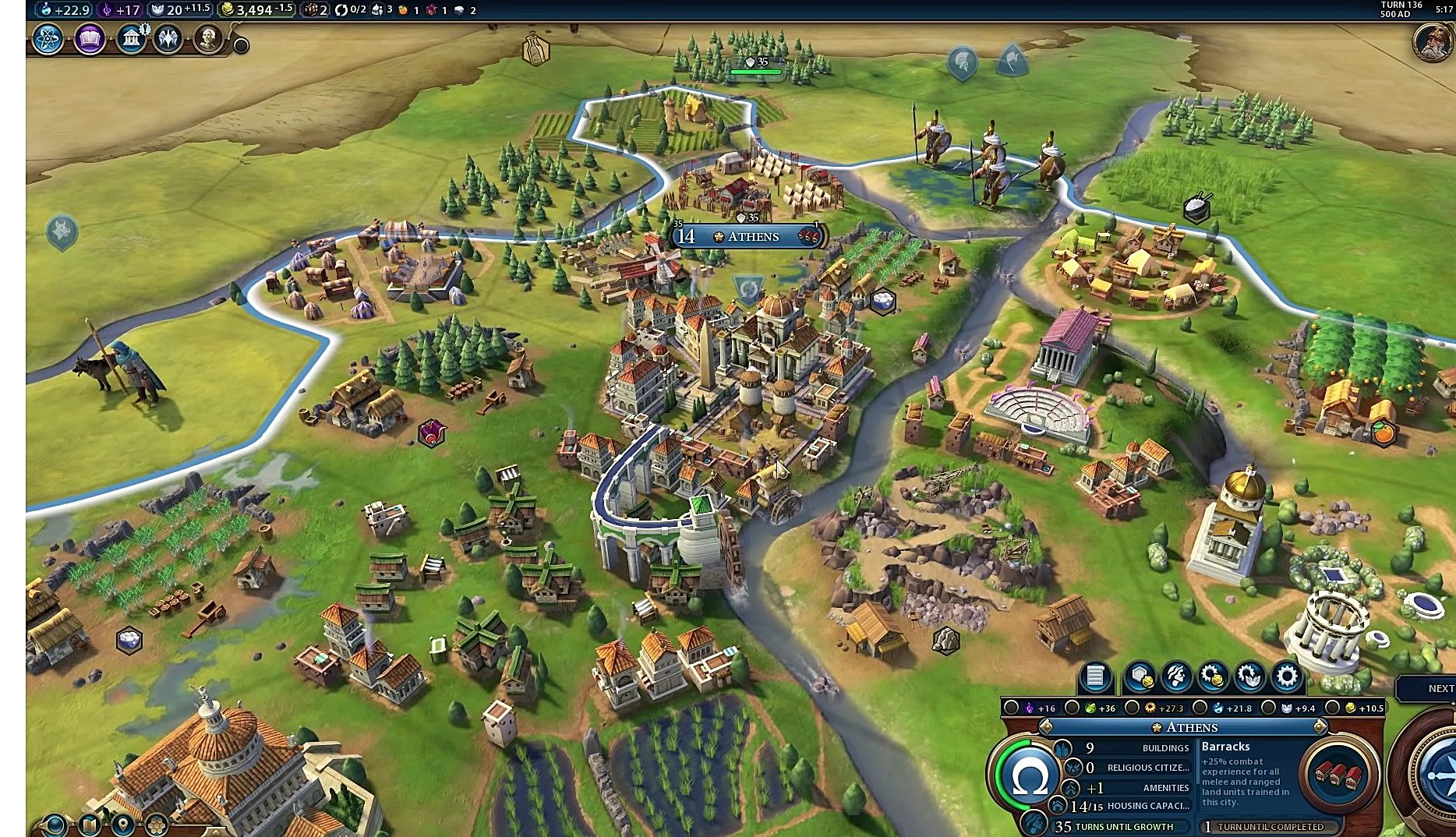This screenshot has width=1456, height=837.
Task: Open manage citizens button
Action: (1176, 676)
